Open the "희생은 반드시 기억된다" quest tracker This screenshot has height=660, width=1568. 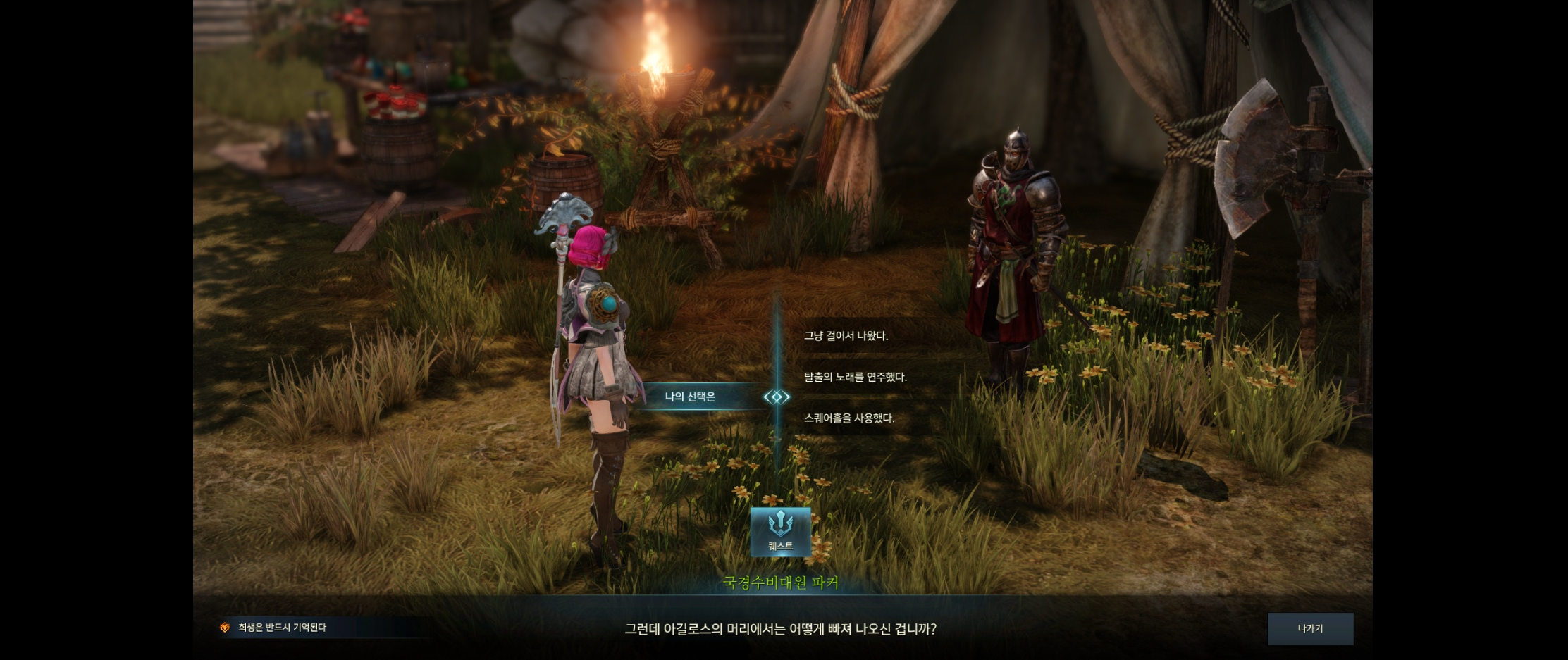point(282,627)
